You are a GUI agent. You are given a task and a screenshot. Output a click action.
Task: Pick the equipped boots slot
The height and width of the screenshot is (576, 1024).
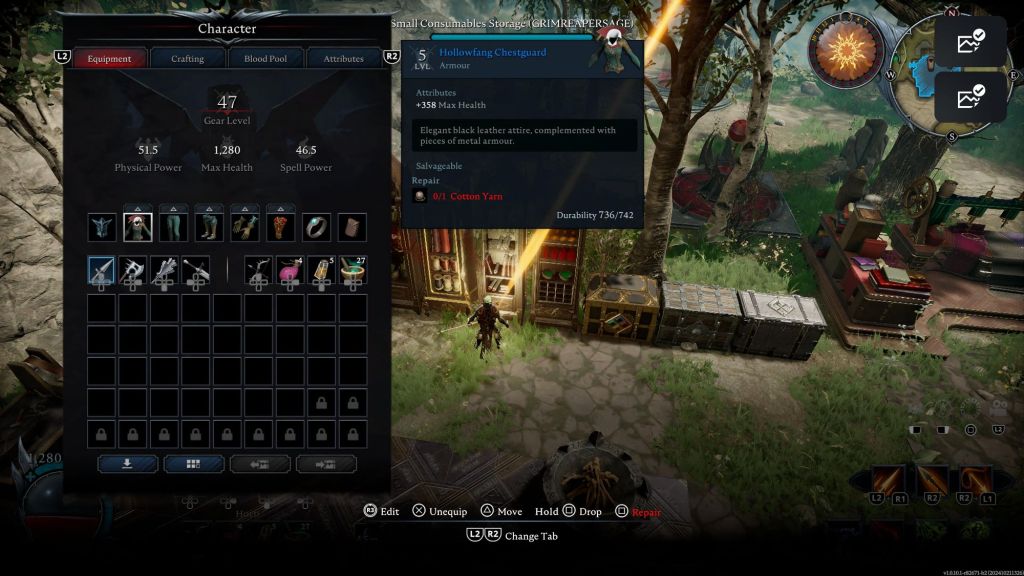coord(209,227)
